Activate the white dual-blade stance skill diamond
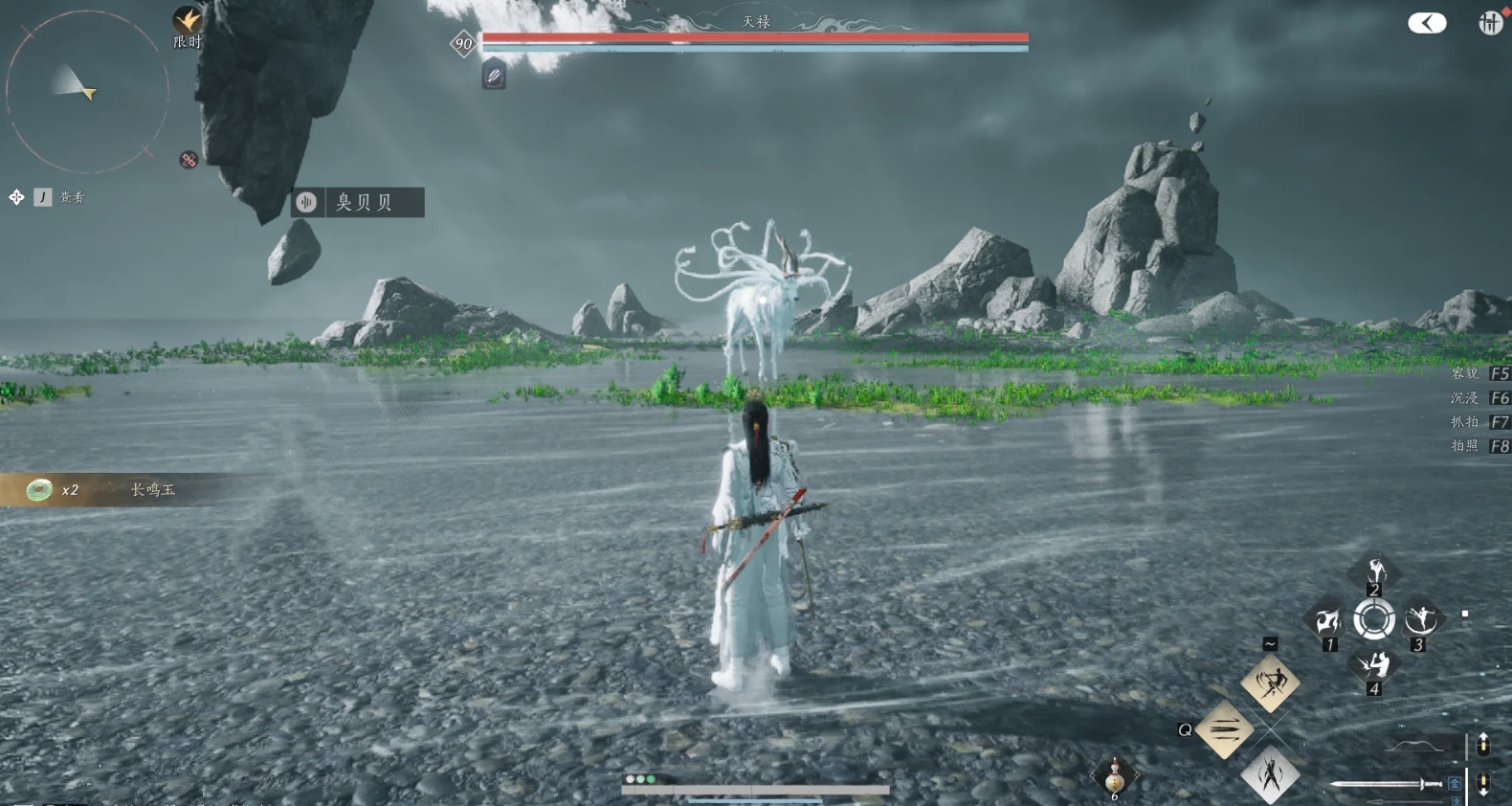Image resolution: width=1512 pixels, height=806 pixels. pos(1270,774)
